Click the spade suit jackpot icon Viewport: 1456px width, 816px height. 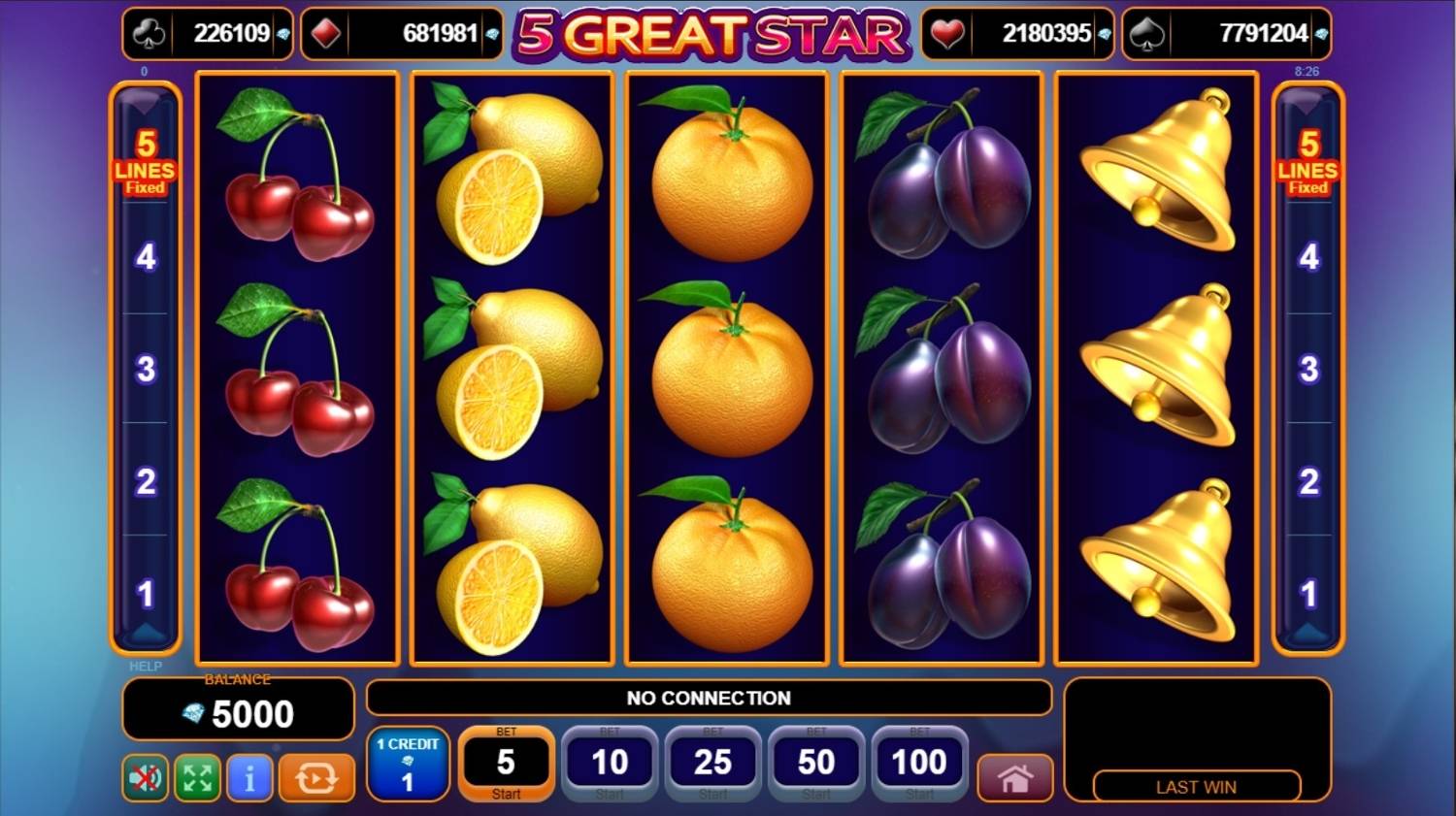1147,32
